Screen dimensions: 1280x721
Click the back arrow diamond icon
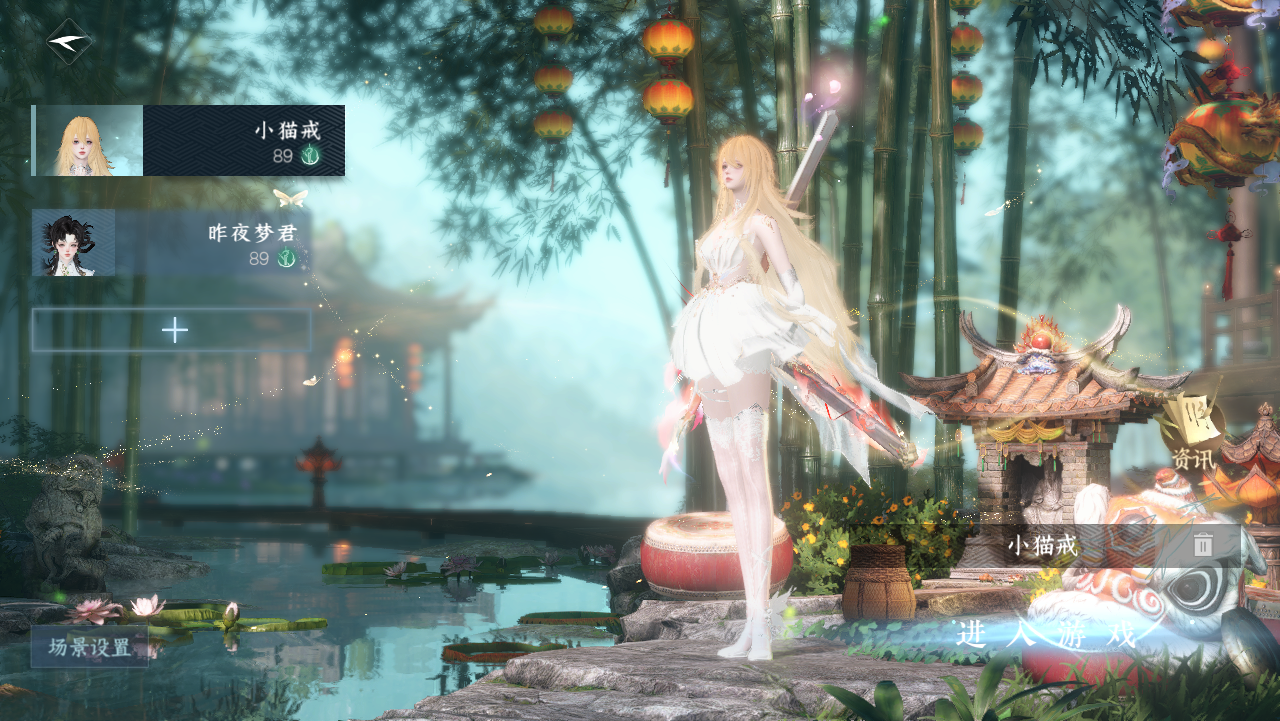(x=69, y=42)
